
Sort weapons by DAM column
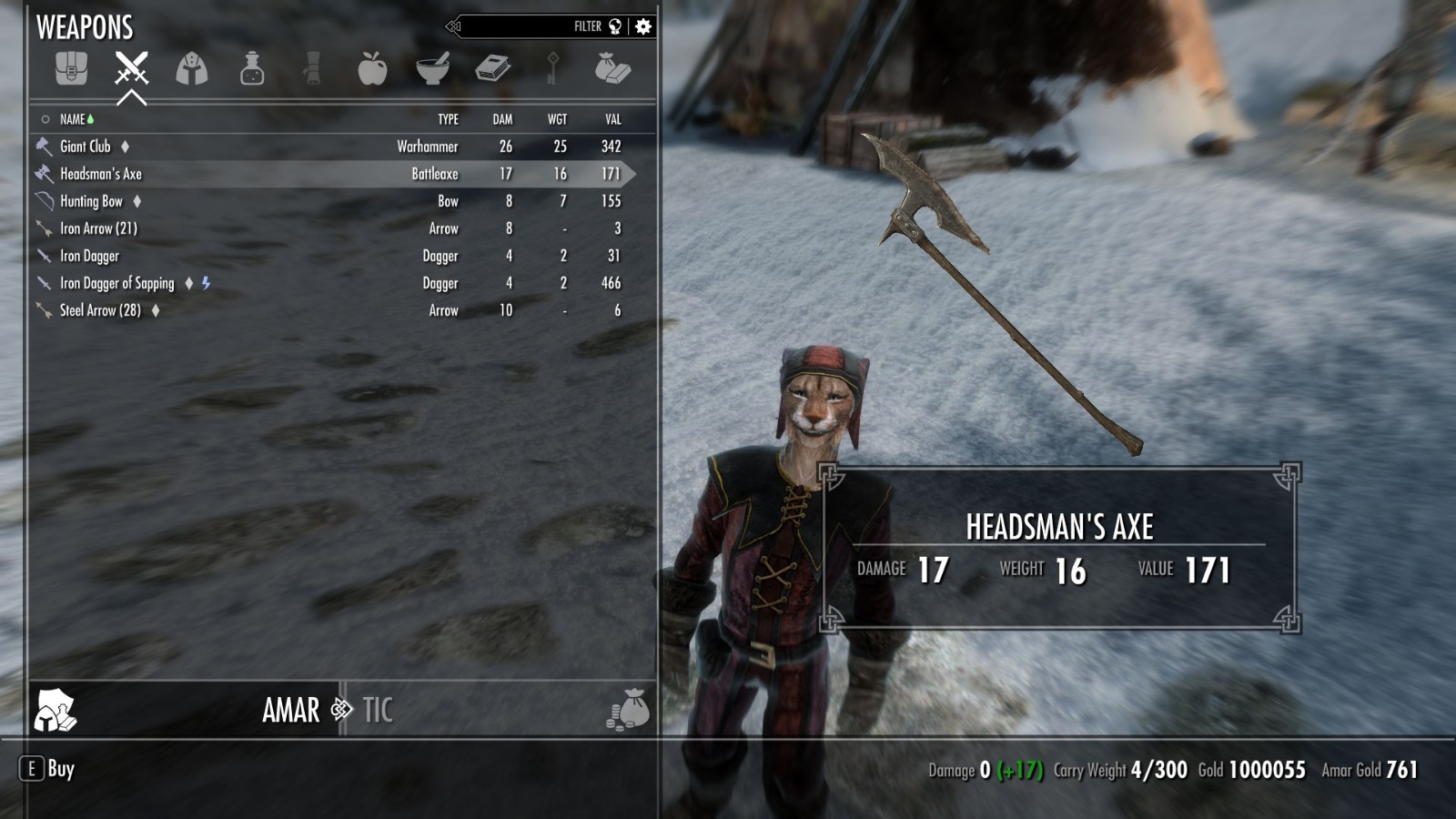[x=502, y=119]
